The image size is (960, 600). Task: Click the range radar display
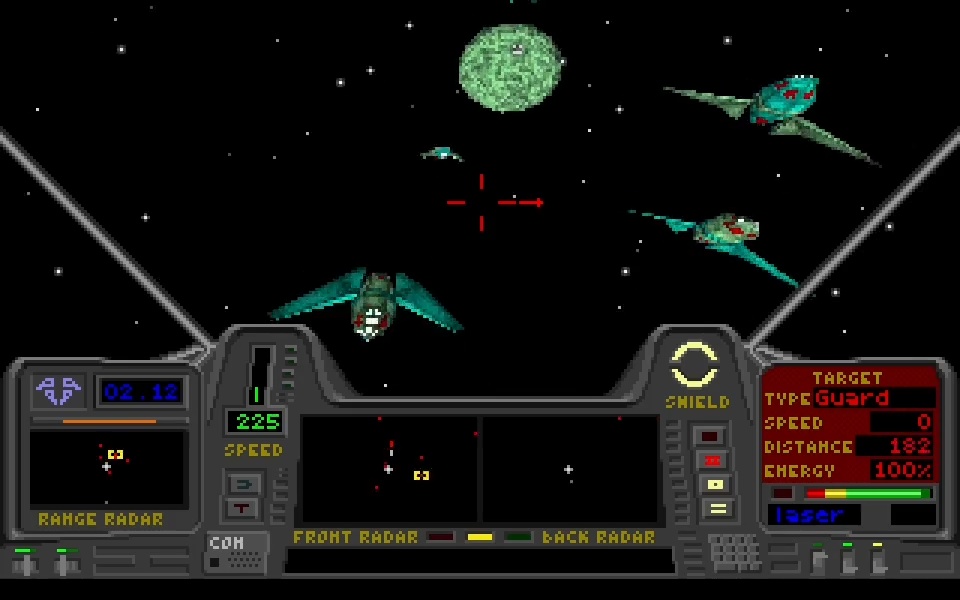click(x=108, y=467)
